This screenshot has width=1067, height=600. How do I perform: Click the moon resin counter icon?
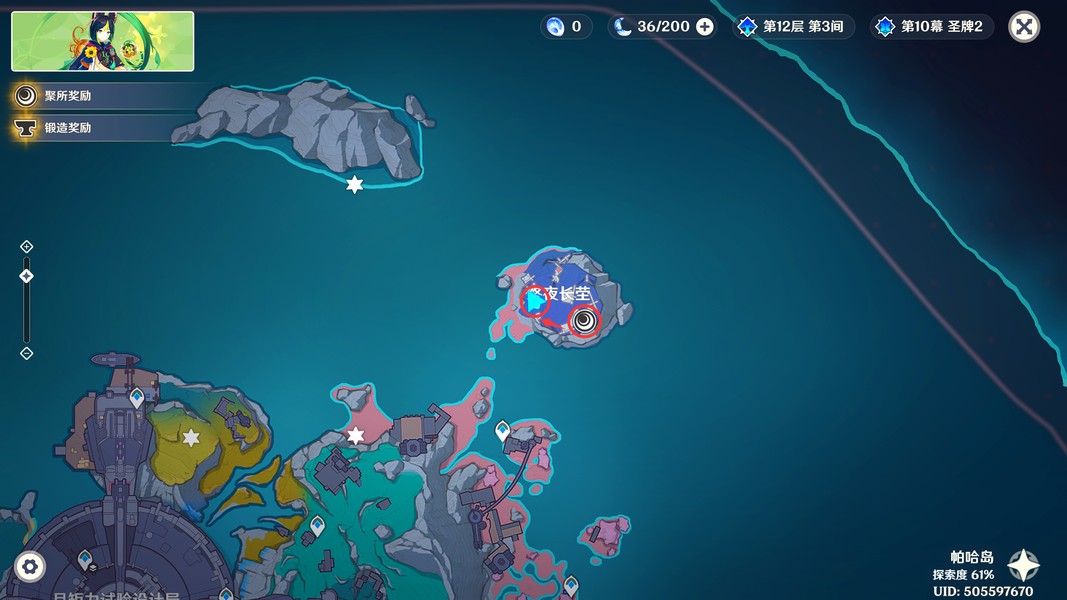pos(624,27)
